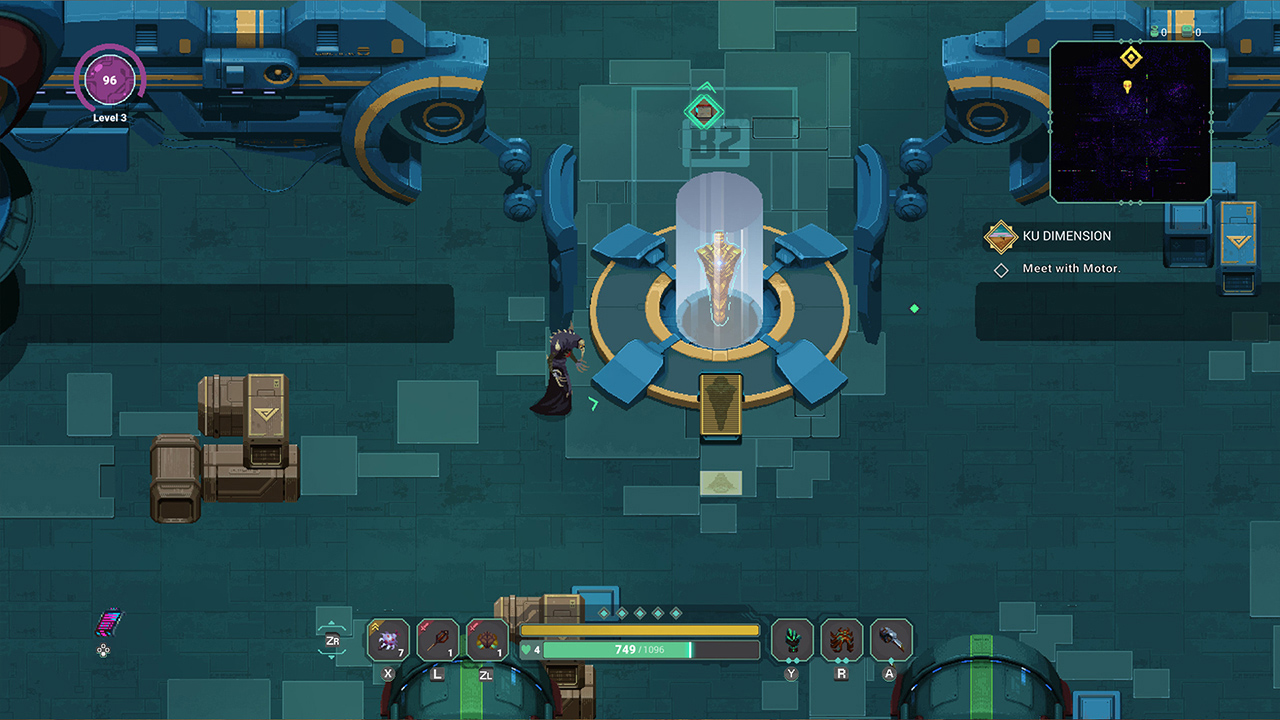
Task: Toggle the Meet with Motor objective diamond
Action: pyautogui.click(x=1000, y=269)
